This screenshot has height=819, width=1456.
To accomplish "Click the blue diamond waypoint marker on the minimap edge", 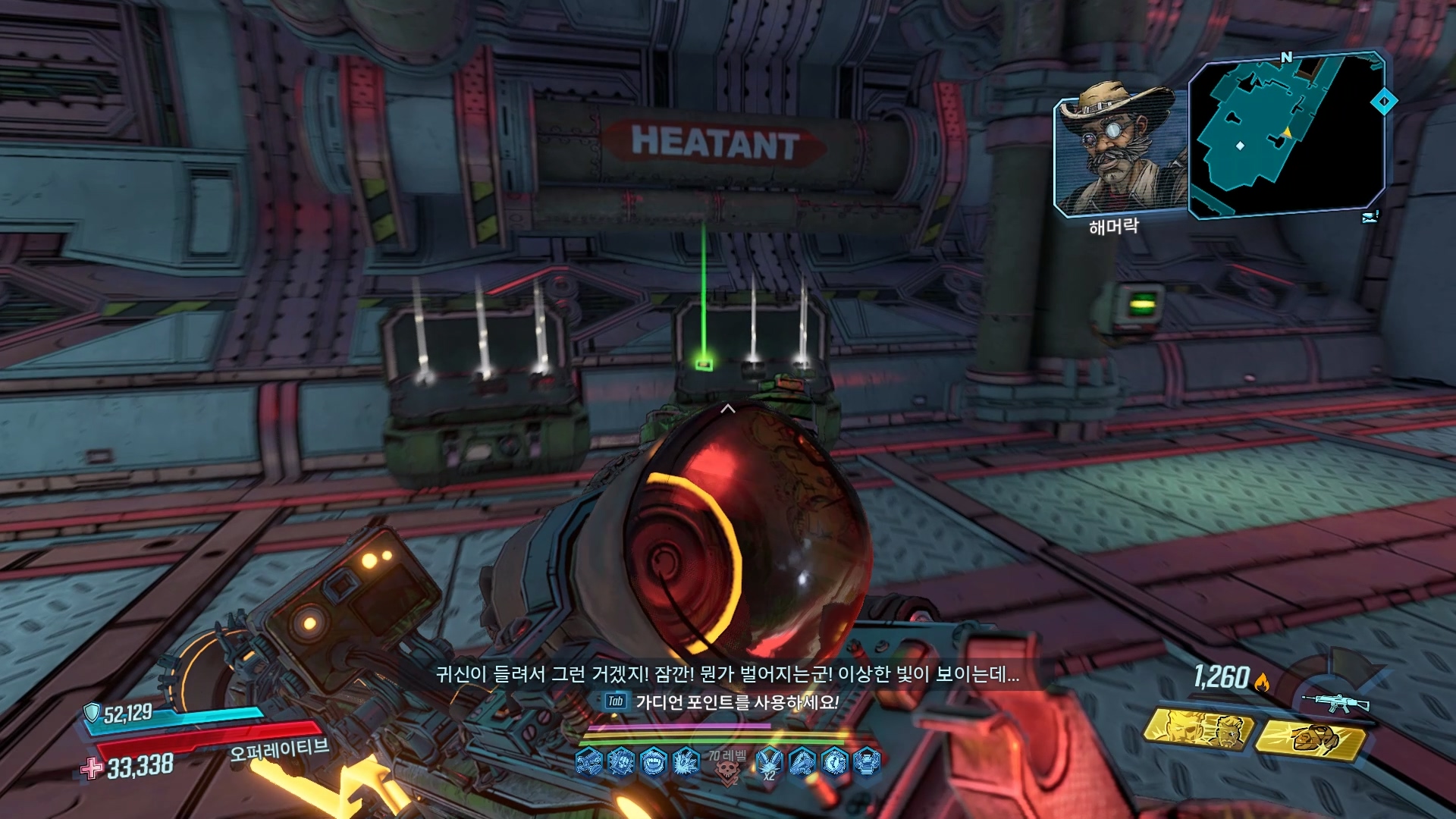I will (1384, 101).
